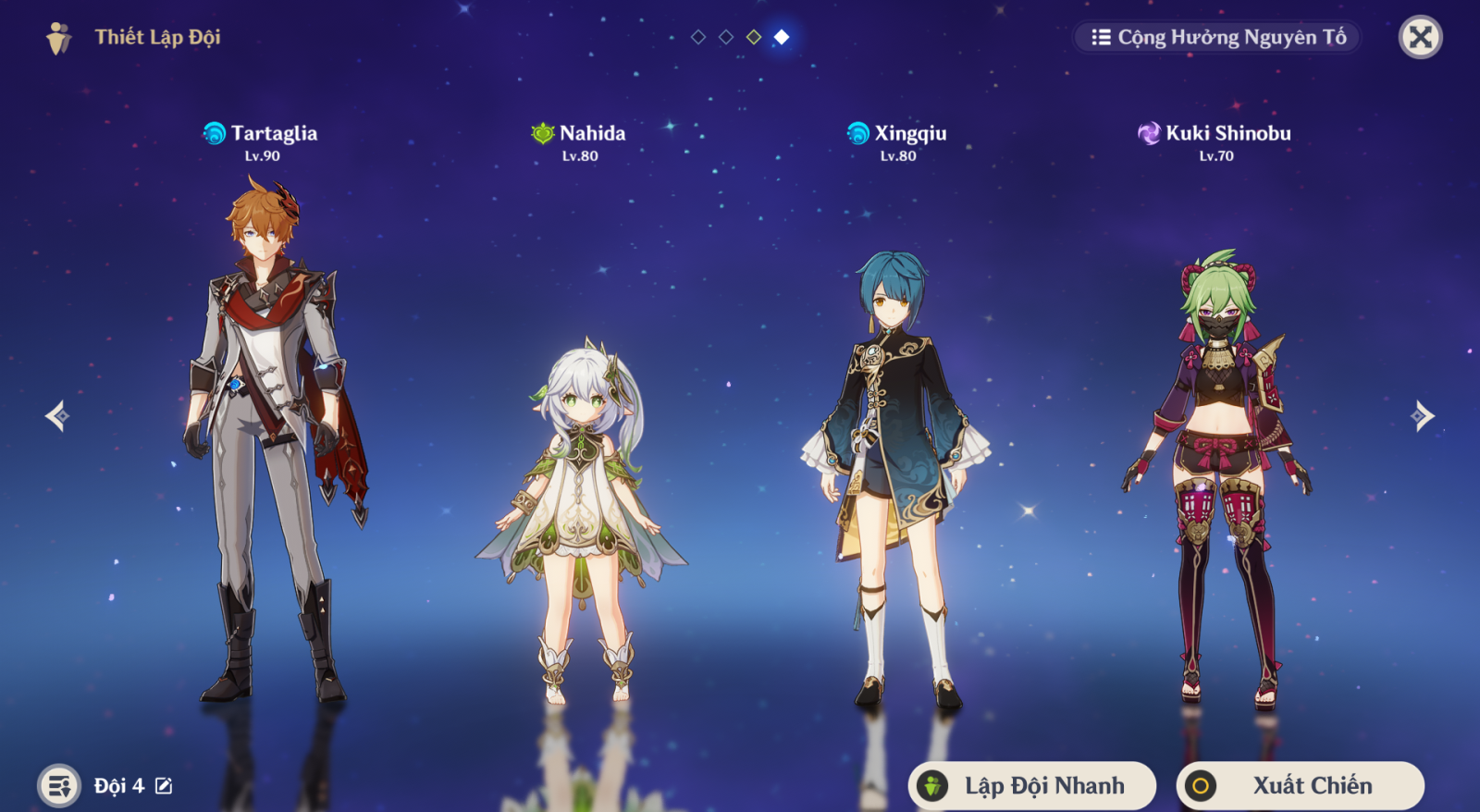The height and width of the screenshot is (812, 1480).
Task: Select the green third page diamond indicator
Action: click(752, 39)
